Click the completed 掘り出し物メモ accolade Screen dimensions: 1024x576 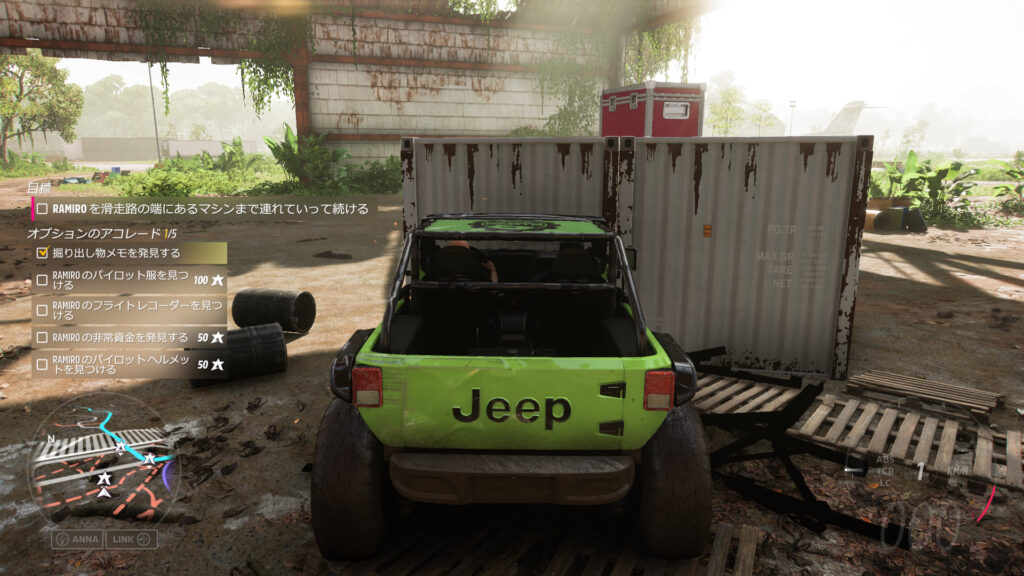pyautogui.click(x=128, y=253)
